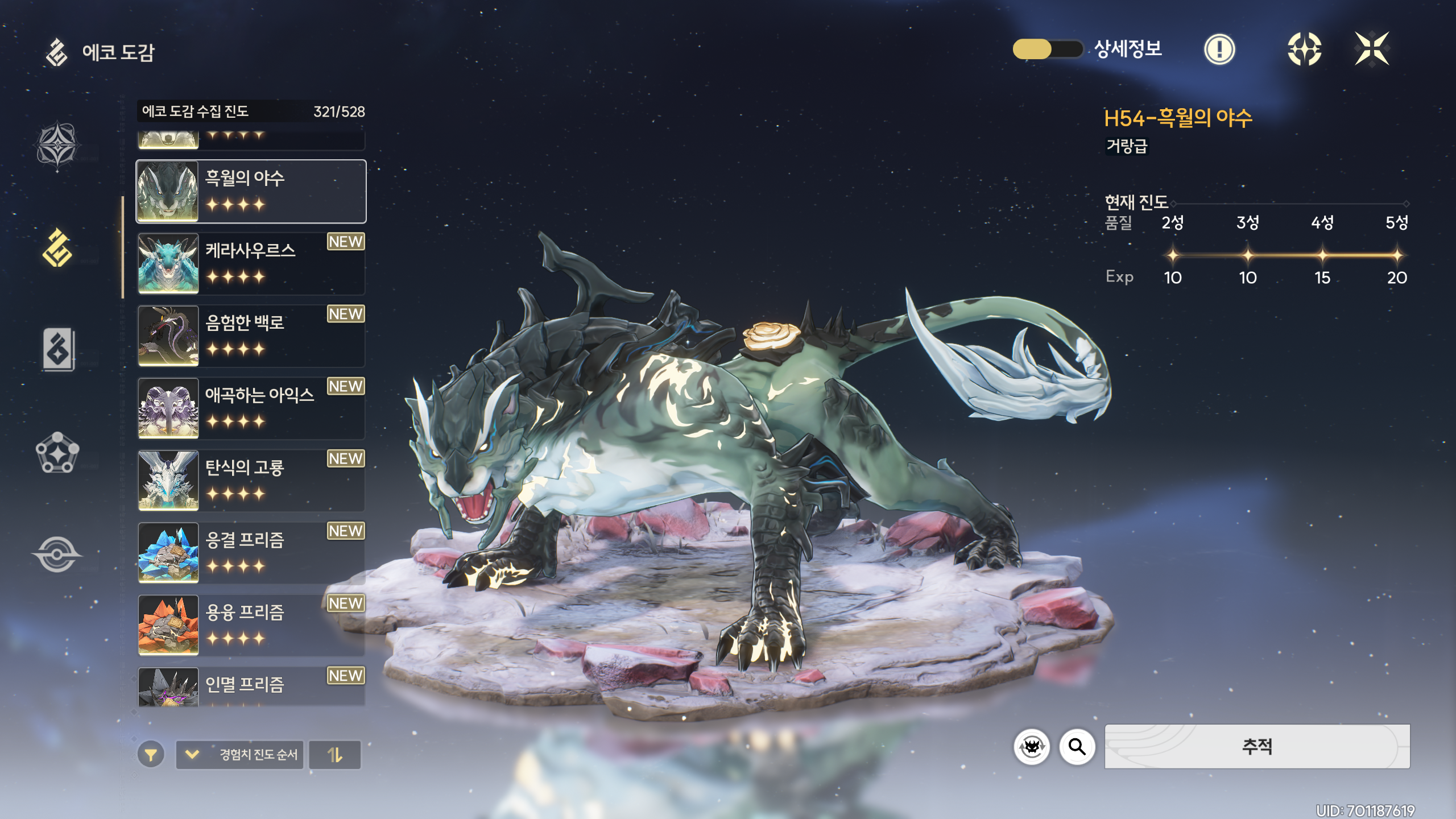This screenshot has height=819, width=1456.
Task: Click the round monster face icon button
Action: (x=1032, y=746)
